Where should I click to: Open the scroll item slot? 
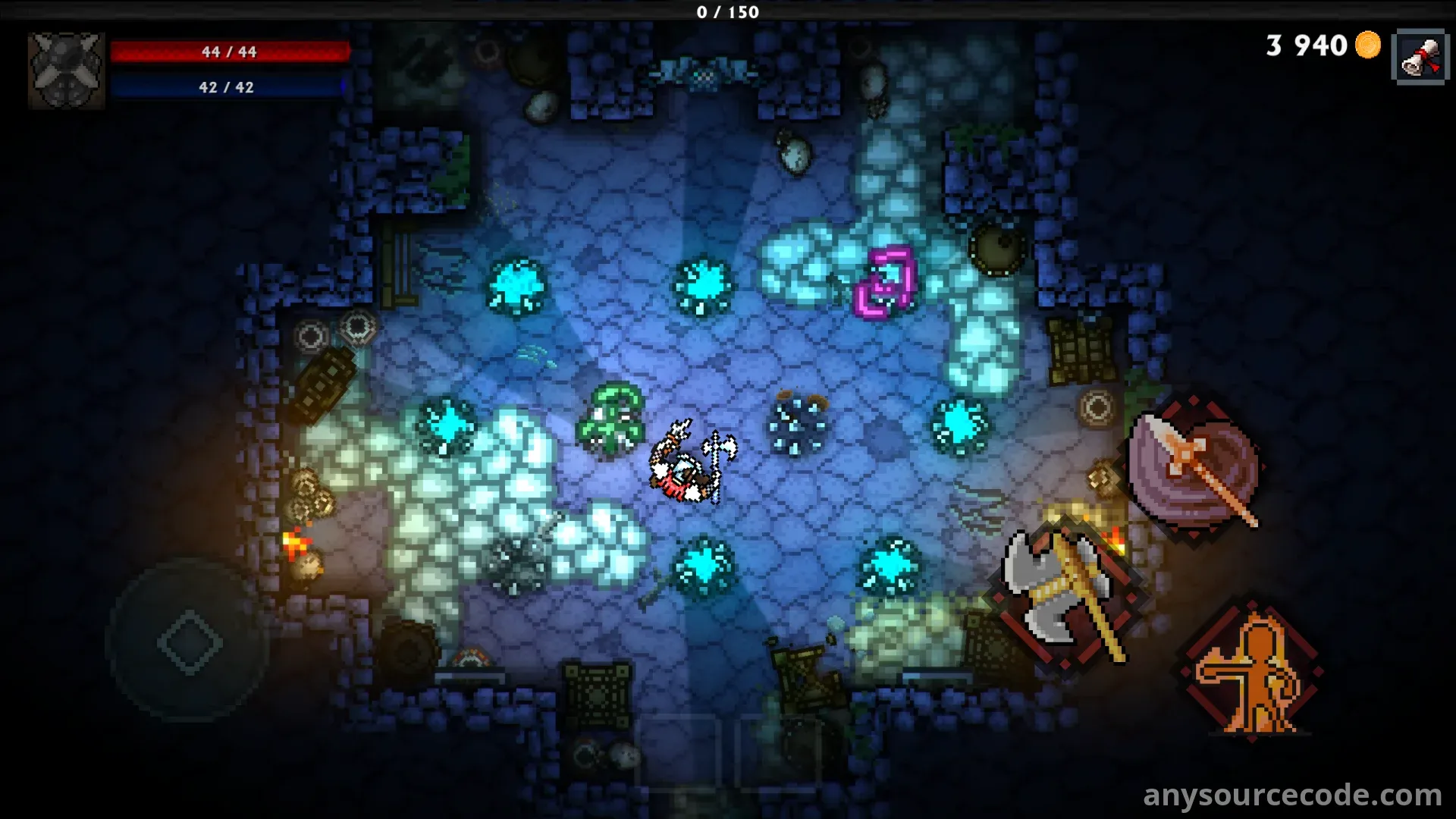[x=1419, y=56]
